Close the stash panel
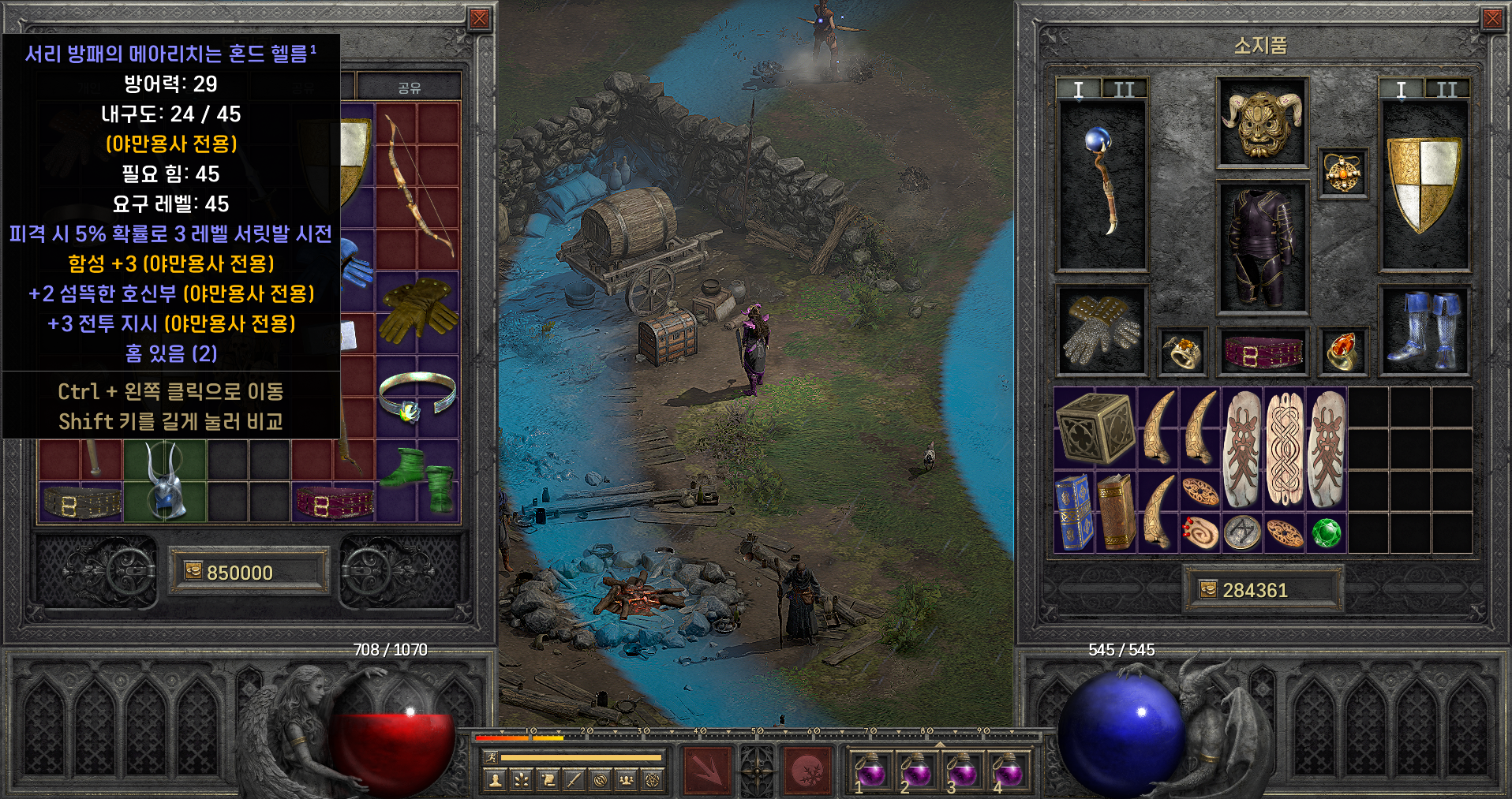The image size is (1512, 799). click(x=479, y=19)
